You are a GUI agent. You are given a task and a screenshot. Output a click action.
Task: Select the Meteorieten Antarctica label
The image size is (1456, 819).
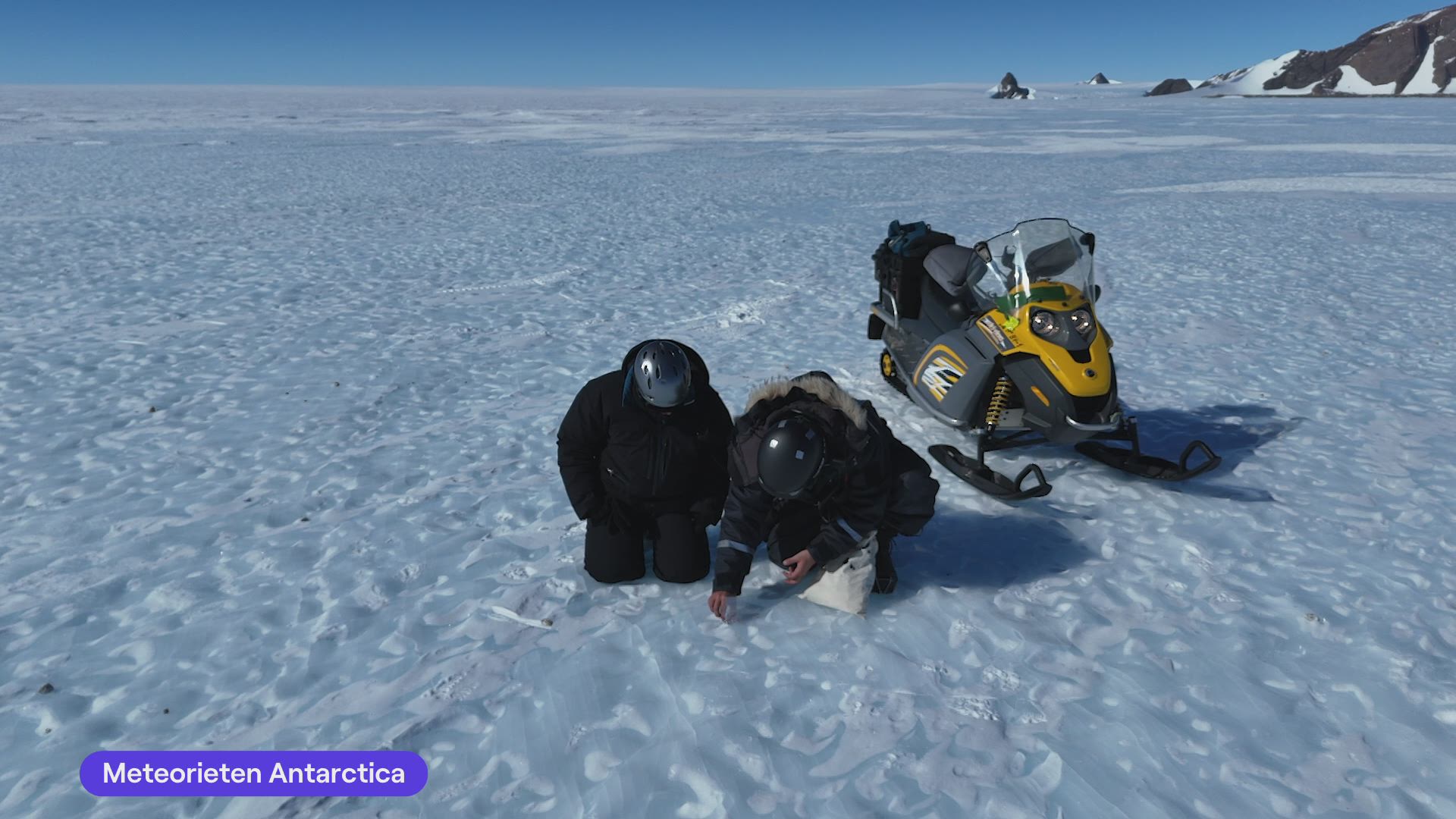(x=253, y=773)
